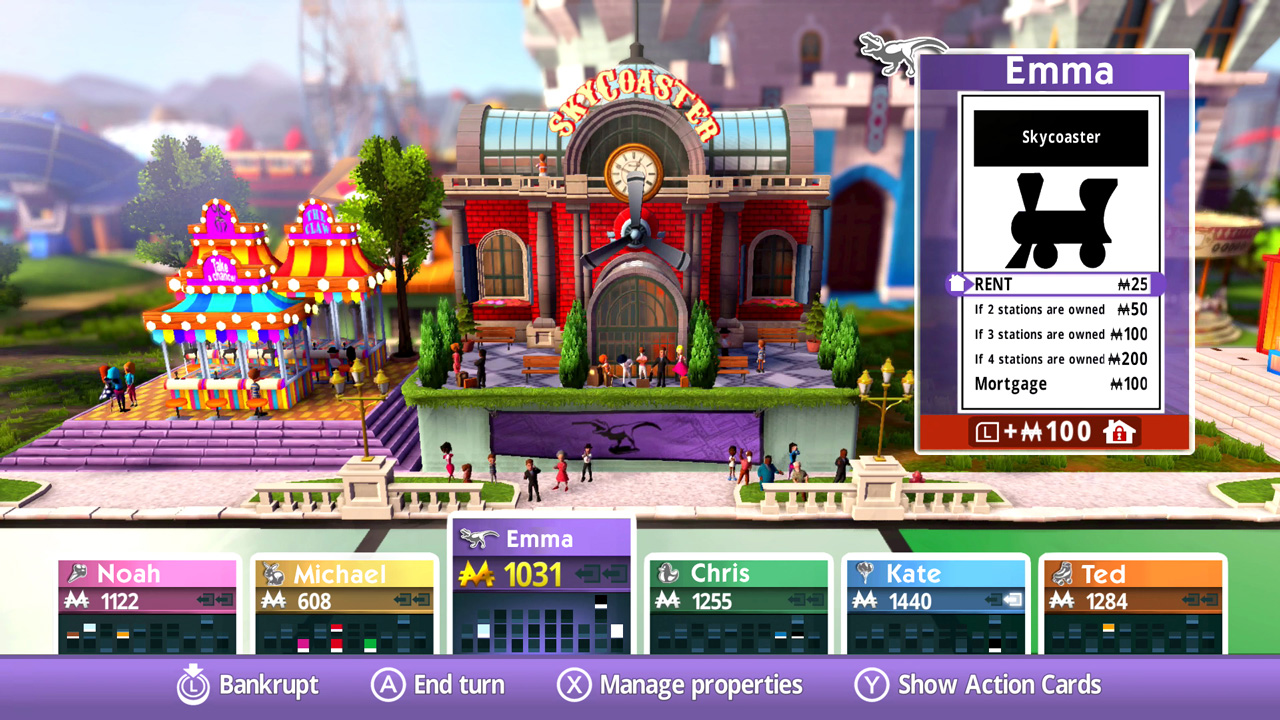Click Ted's roller-skate token icon
The image size is (1280, 720).
click(1060, 574)
